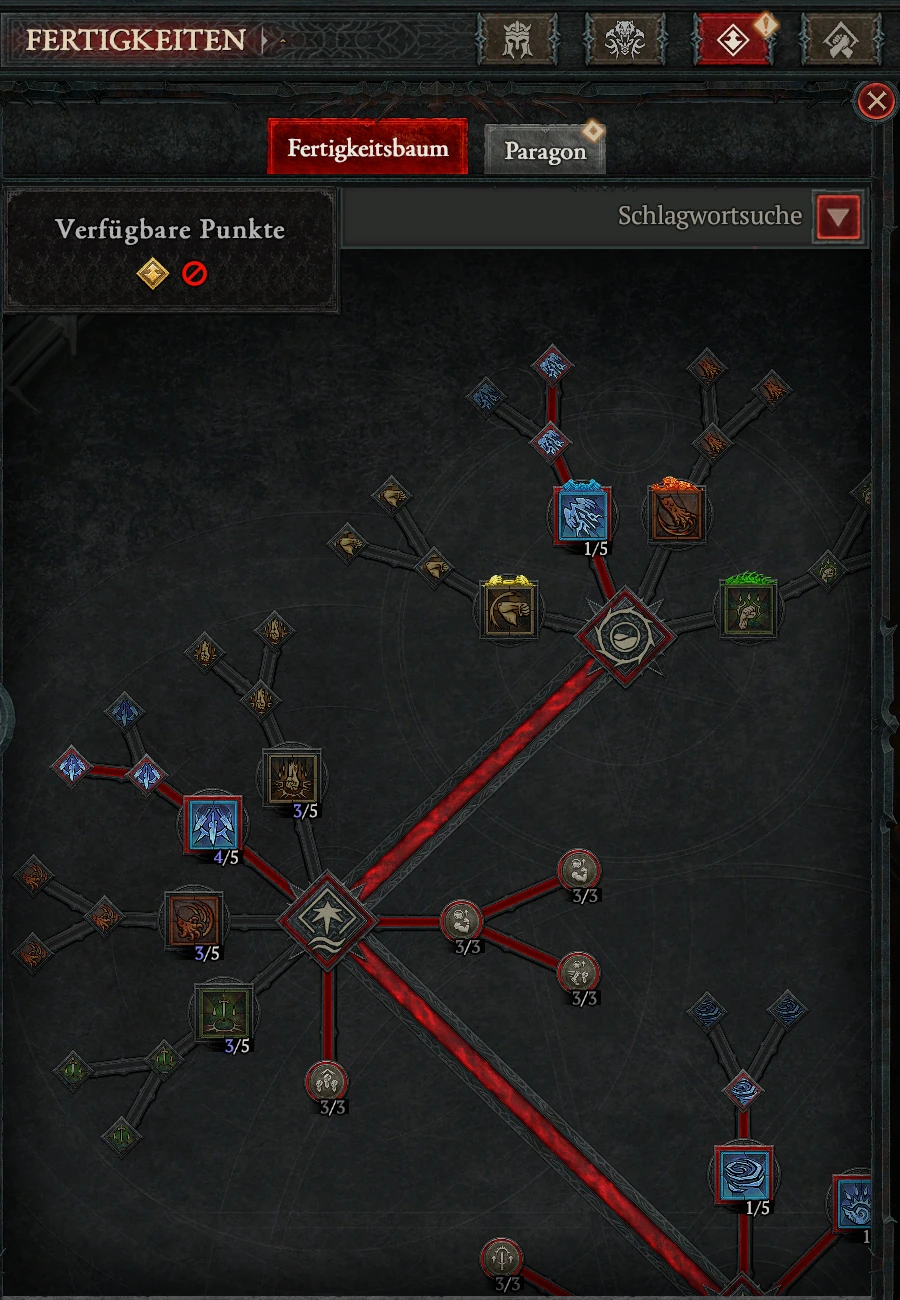Close the Fertigkeiten window
This screenshot has width=900, height=1300.
click(877, 101)
